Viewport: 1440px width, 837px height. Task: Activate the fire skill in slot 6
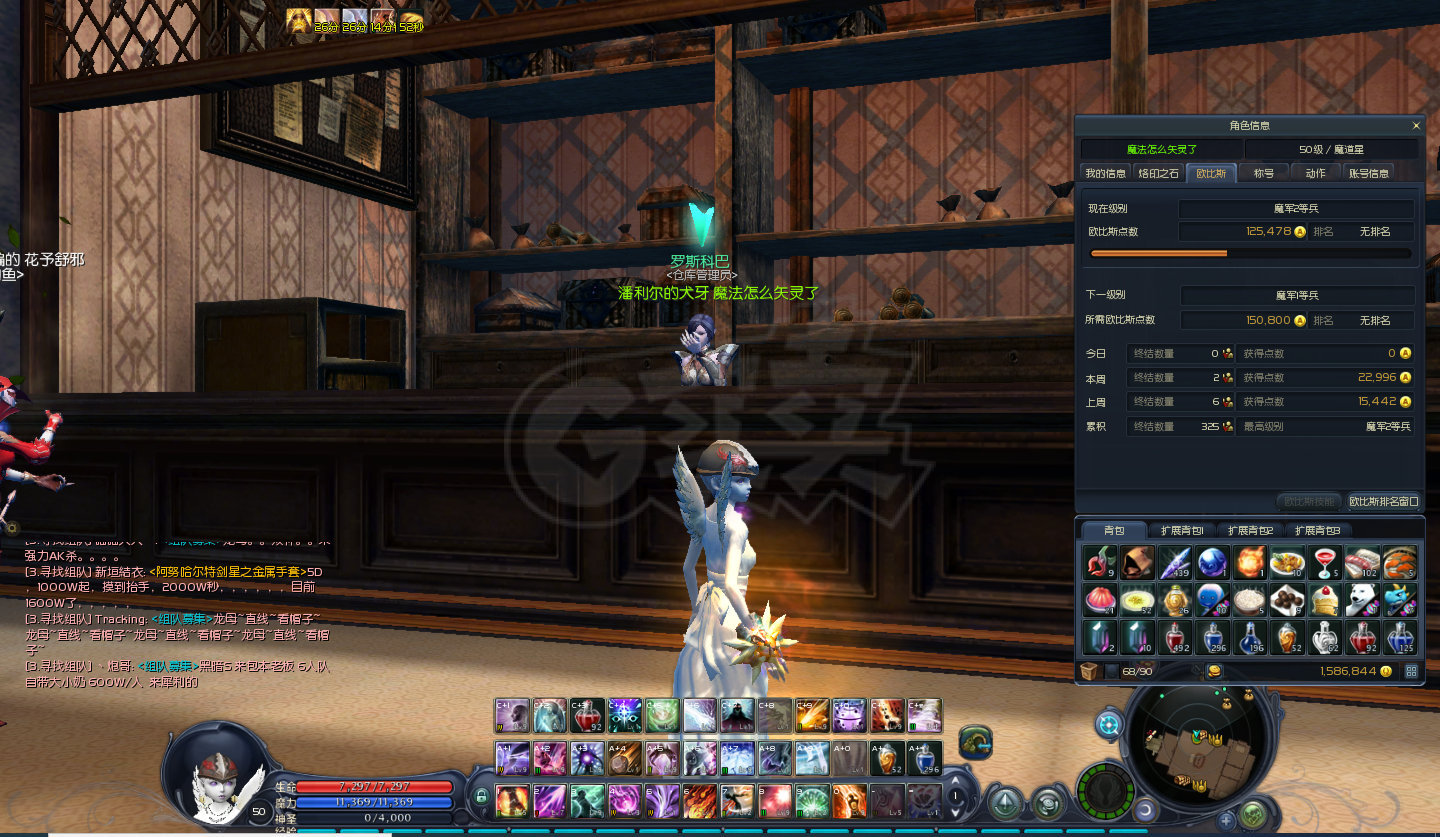coord(700,801)
